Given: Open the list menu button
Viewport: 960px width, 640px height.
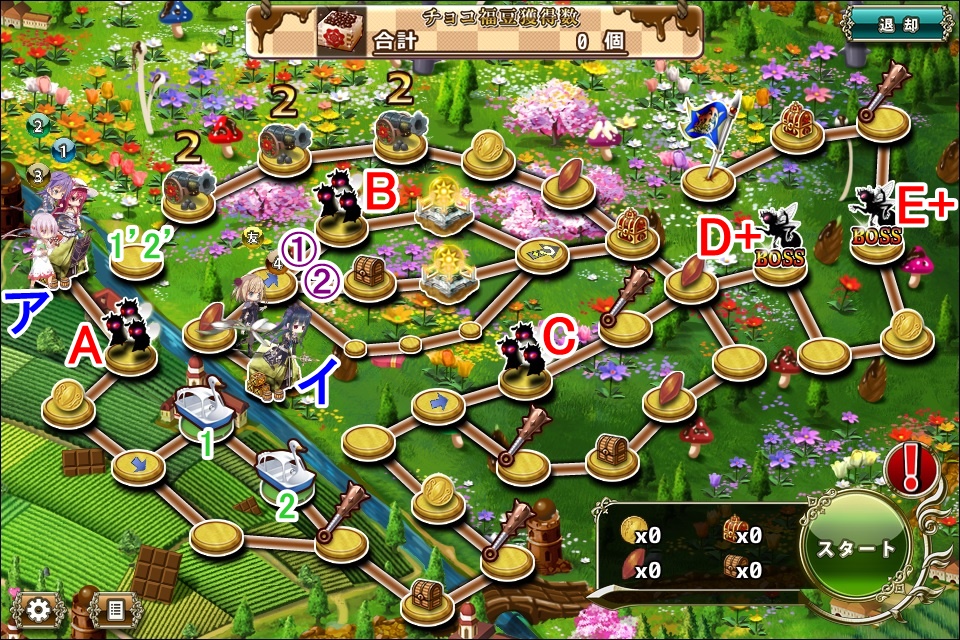Looking at the screenshot, I should pos(114,609).
